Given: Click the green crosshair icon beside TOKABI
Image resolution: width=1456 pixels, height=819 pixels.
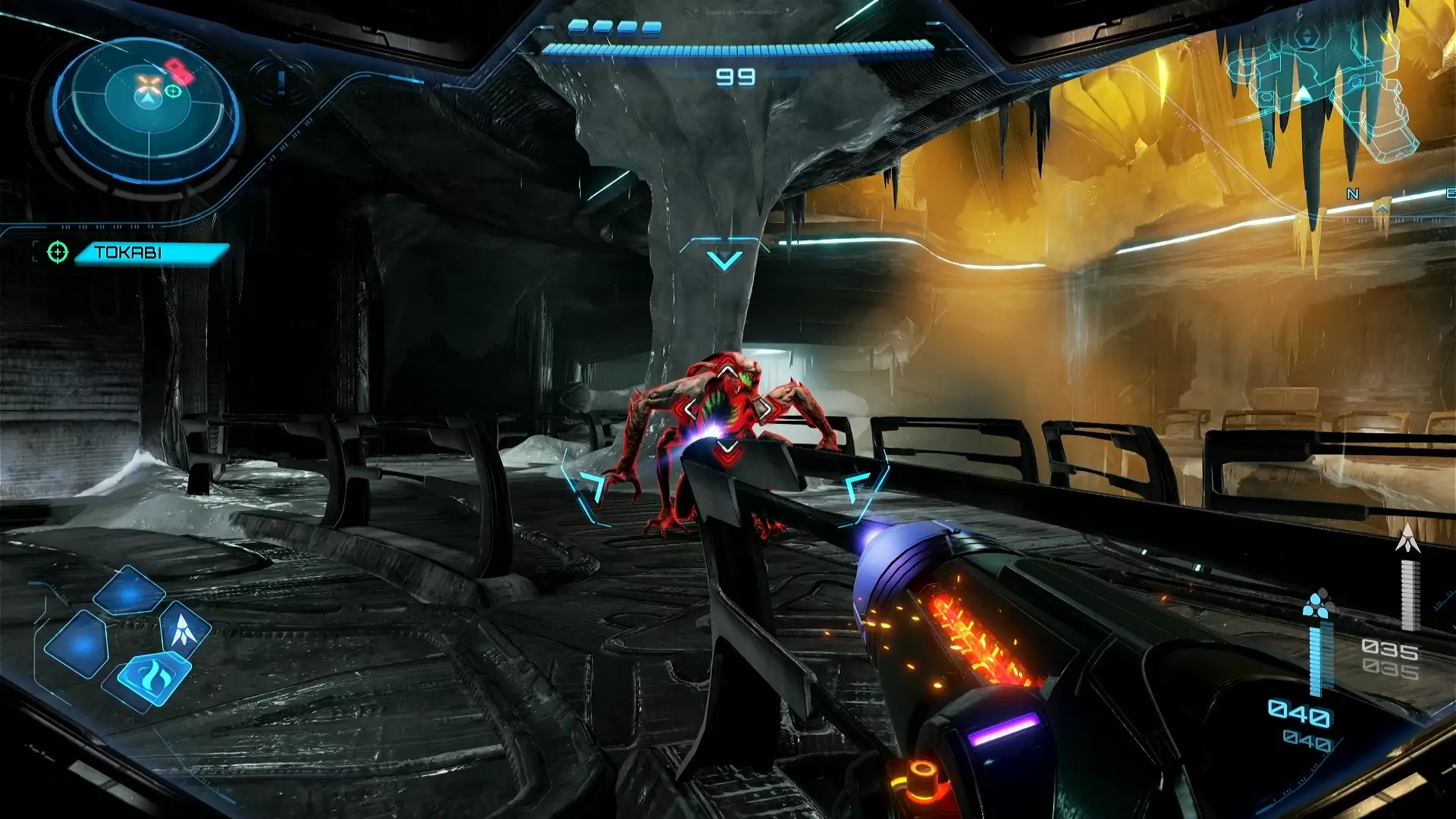Looking at the screenshot, I should [58, 252].
